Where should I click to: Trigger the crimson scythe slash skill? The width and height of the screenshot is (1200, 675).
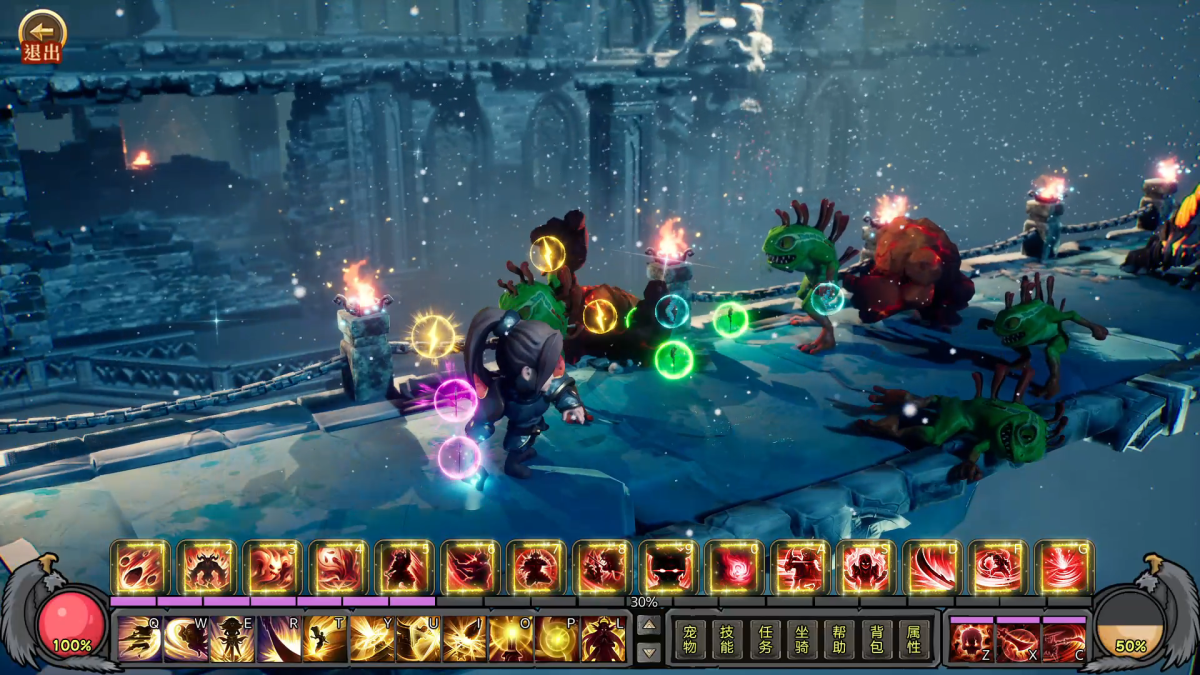(x=933, y=568)
